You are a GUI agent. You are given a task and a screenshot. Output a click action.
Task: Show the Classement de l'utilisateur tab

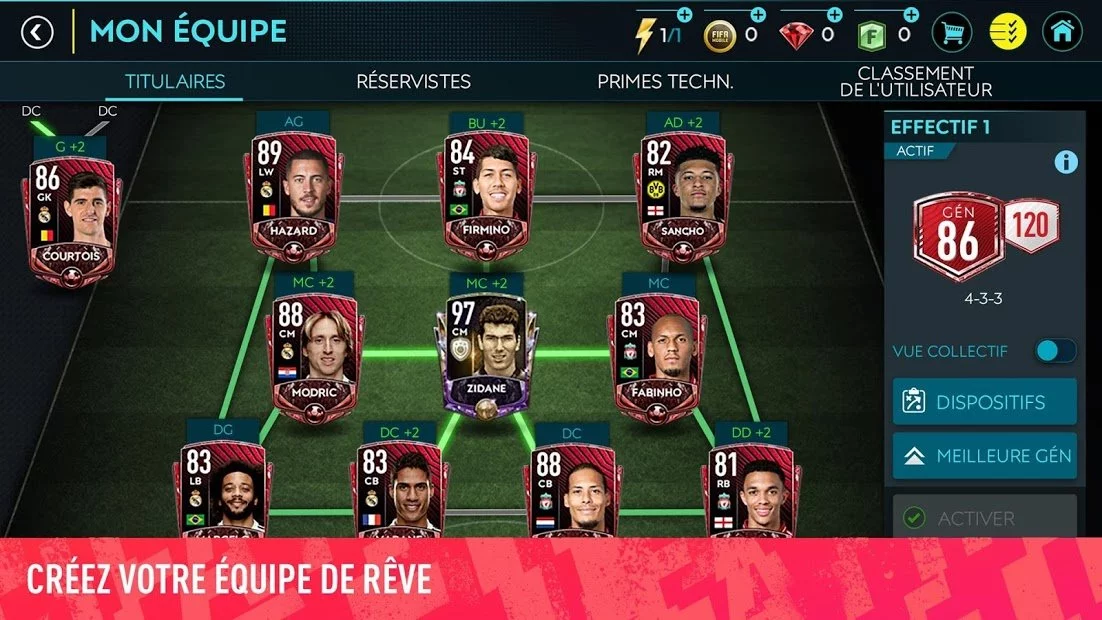915,82
